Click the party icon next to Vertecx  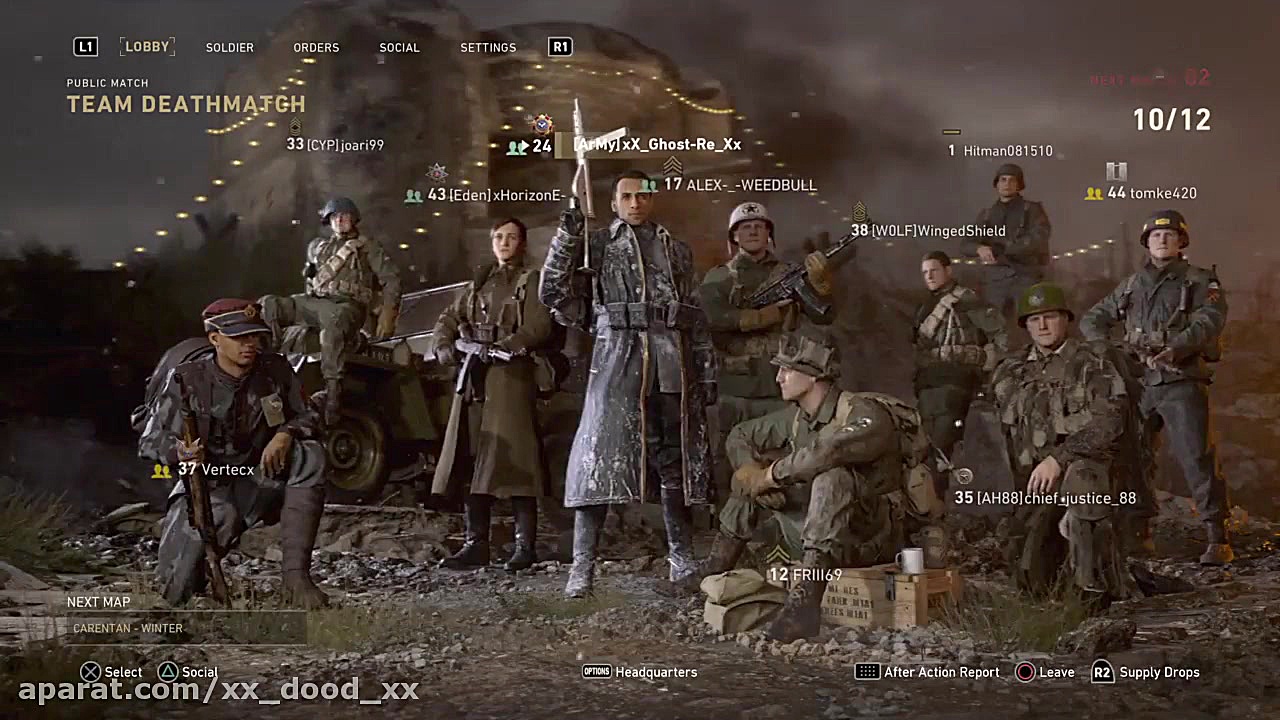click(162, 469)
